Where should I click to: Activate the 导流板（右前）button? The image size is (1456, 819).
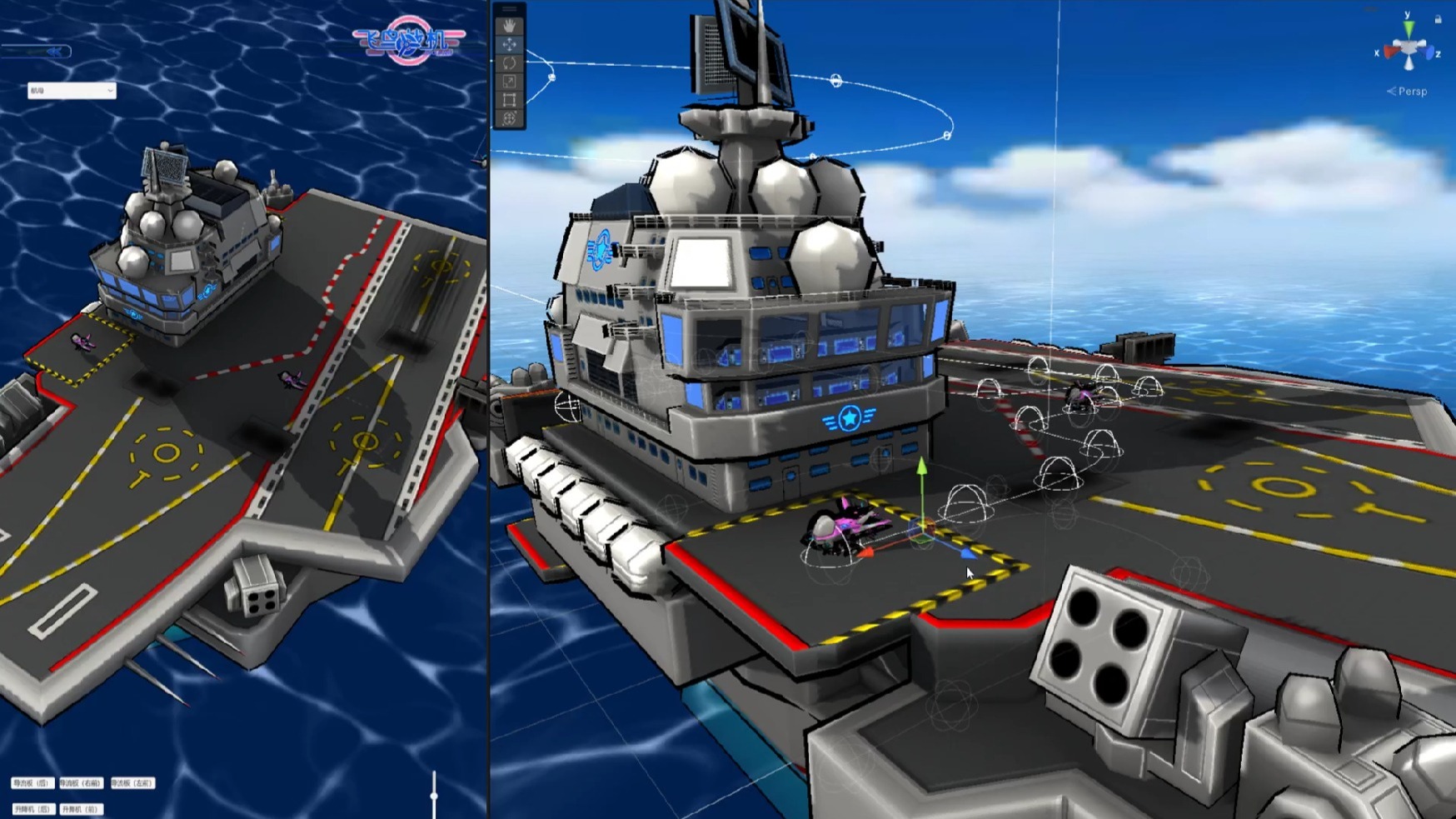click(81, 783)
